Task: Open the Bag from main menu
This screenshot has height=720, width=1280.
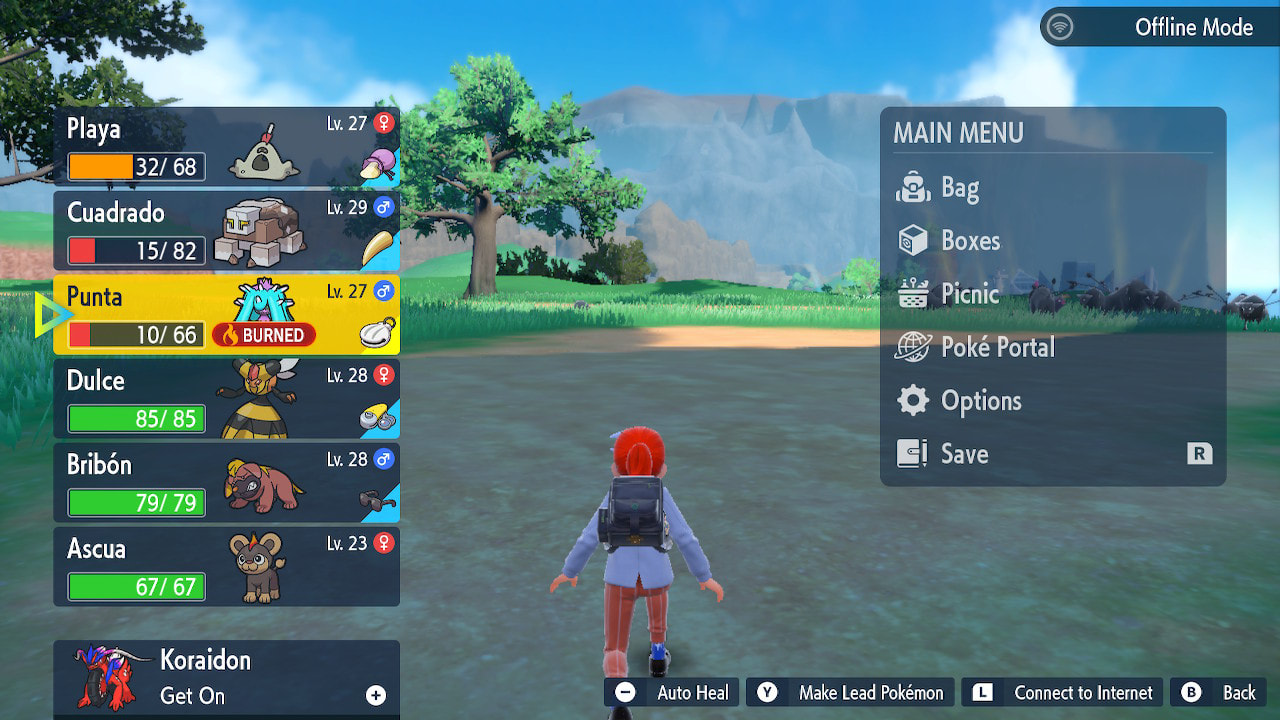Action: pos(959,188)
